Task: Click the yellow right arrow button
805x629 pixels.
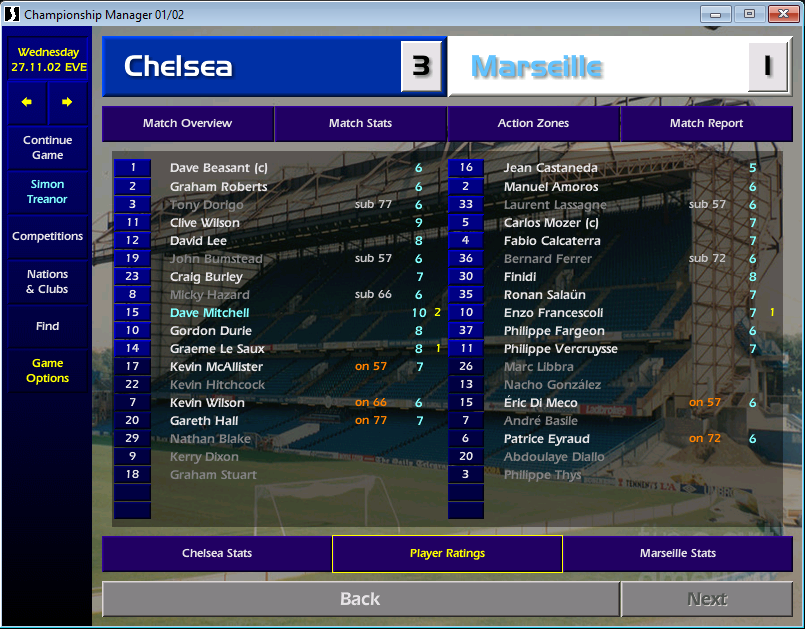Action: [x=67, y=102]
